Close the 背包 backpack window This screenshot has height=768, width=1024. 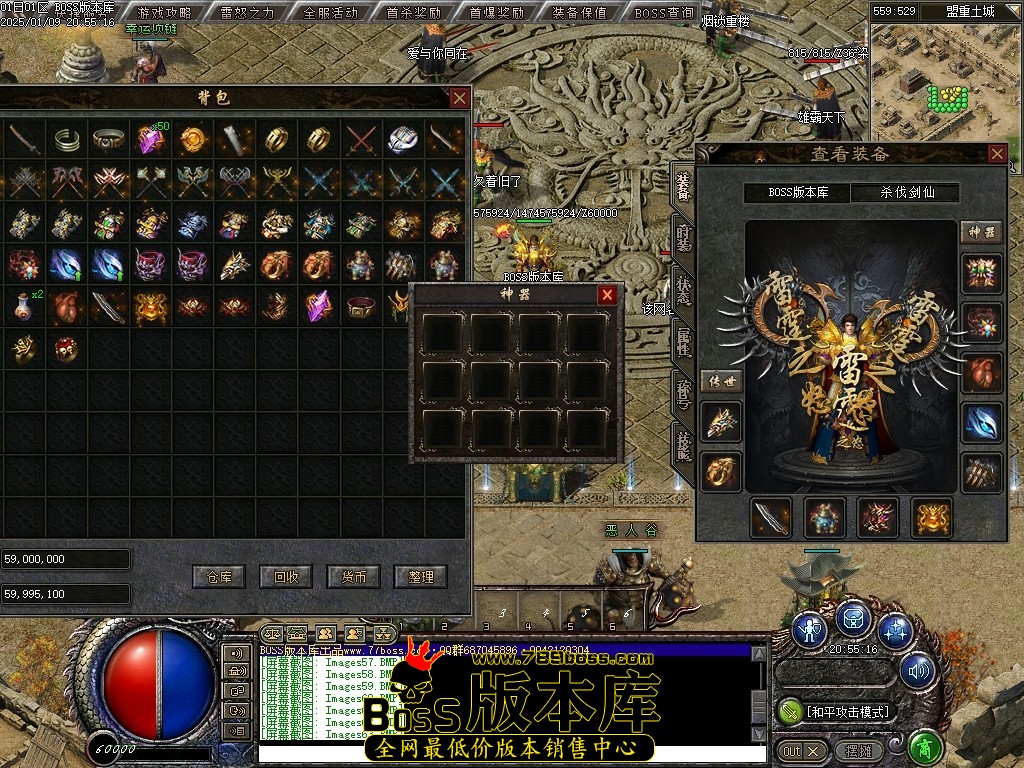[x=459, y=98]
